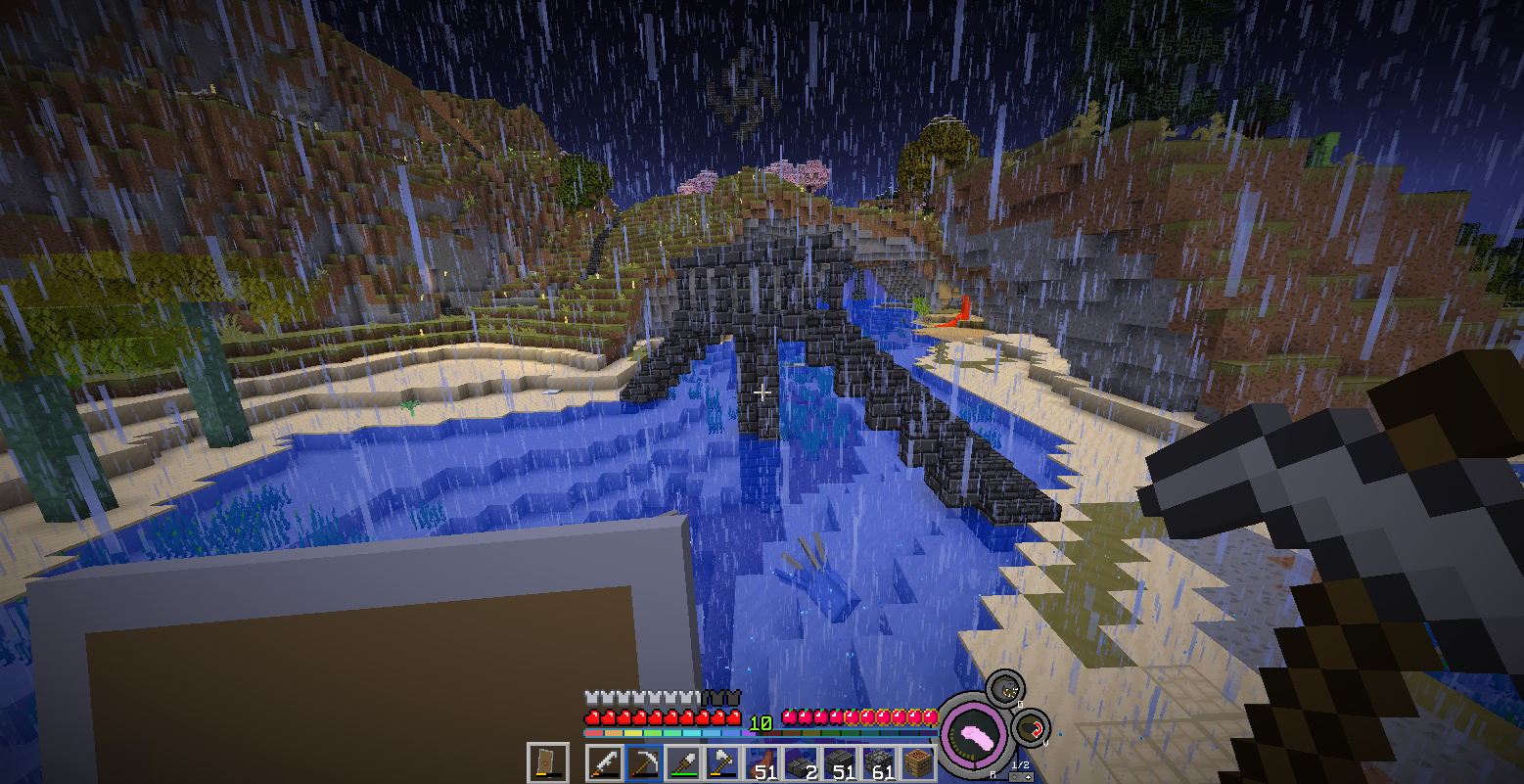Choose the shovel in the hotbar

click(682, 762)
